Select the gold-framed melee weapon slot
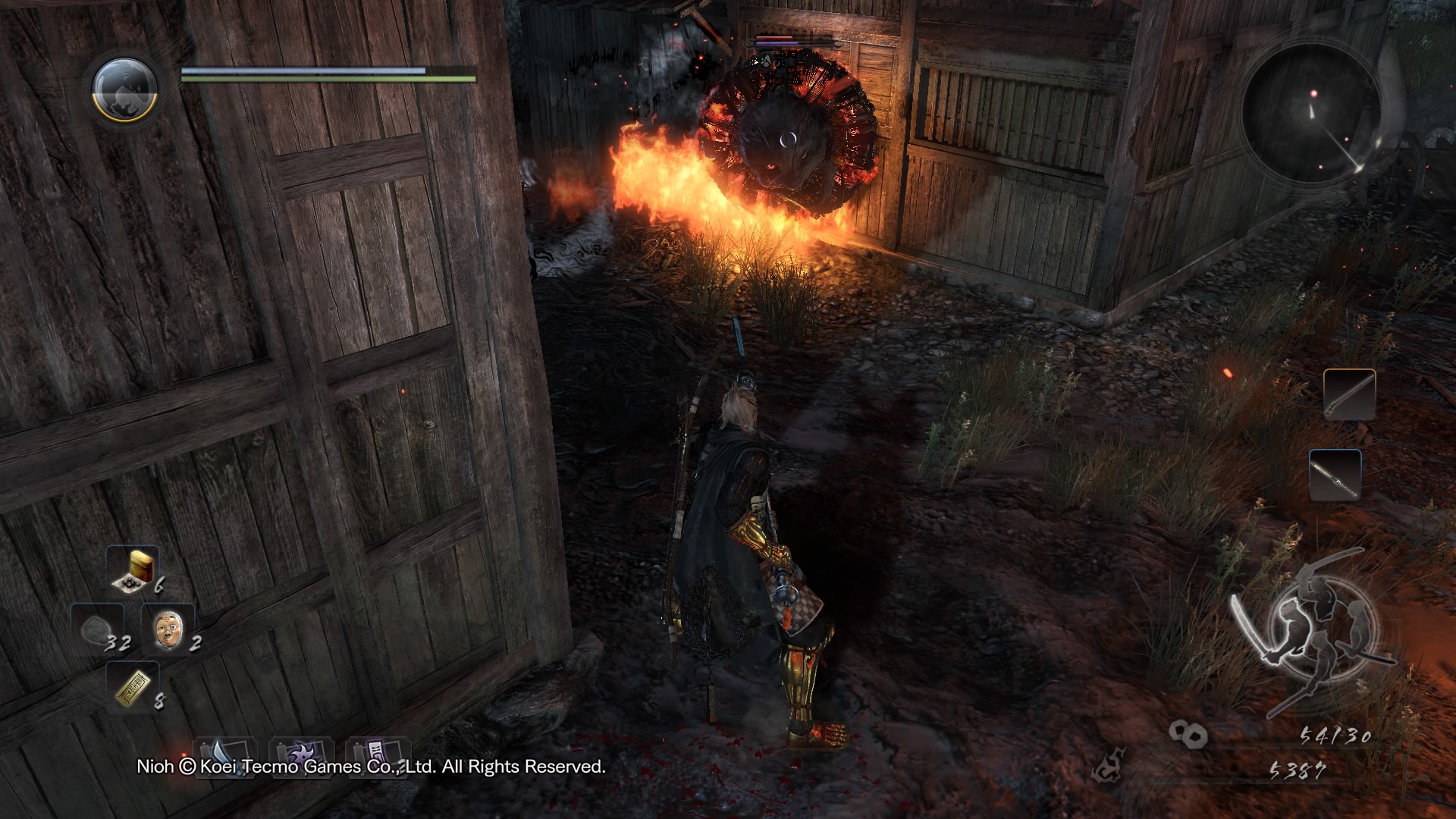This screenshot has width=1456, height=819. (1349, 394)
